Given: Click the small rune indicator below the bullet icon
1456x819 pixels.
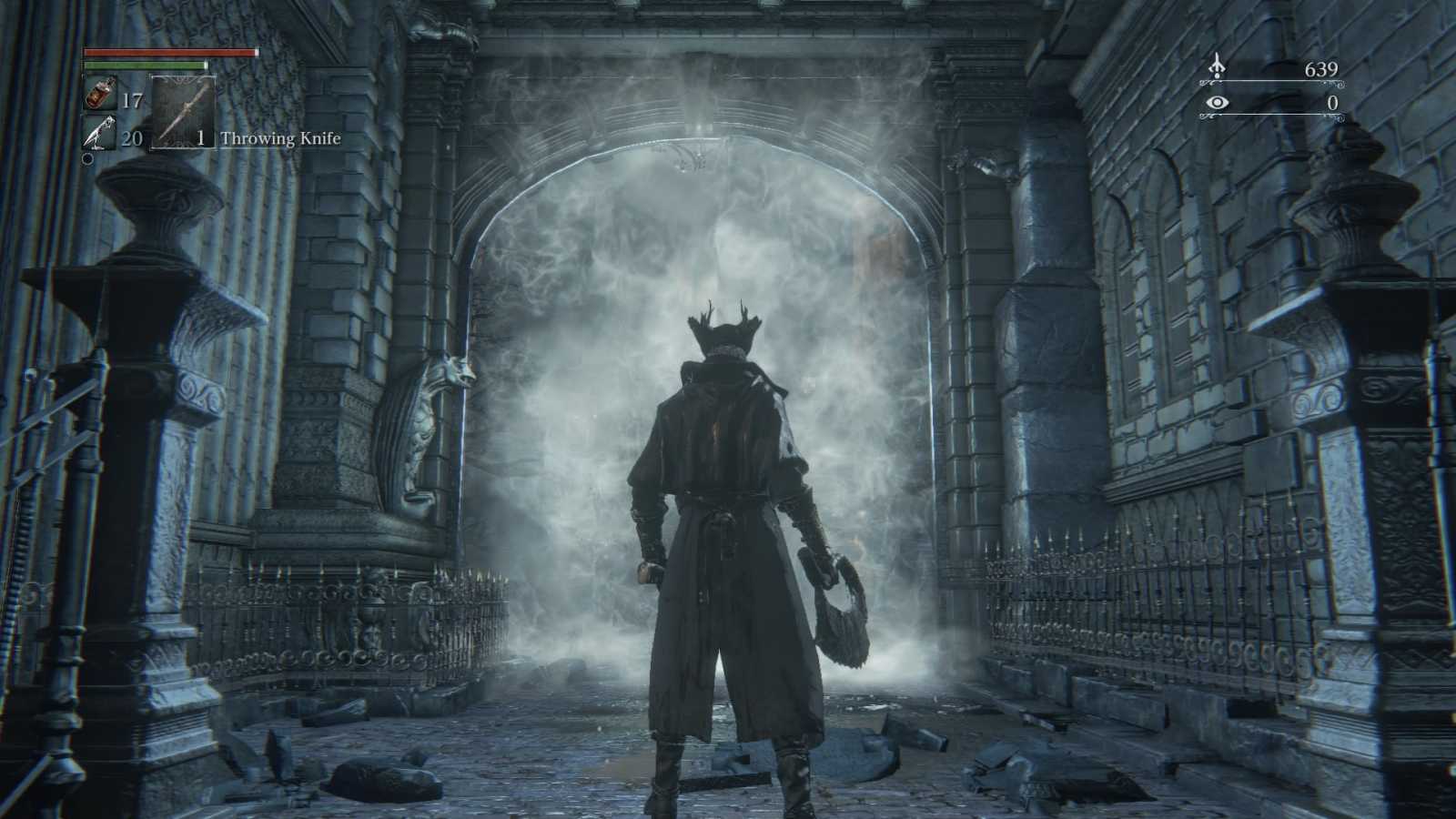Looking at the screenshot, I should click(x=88, y=160).
